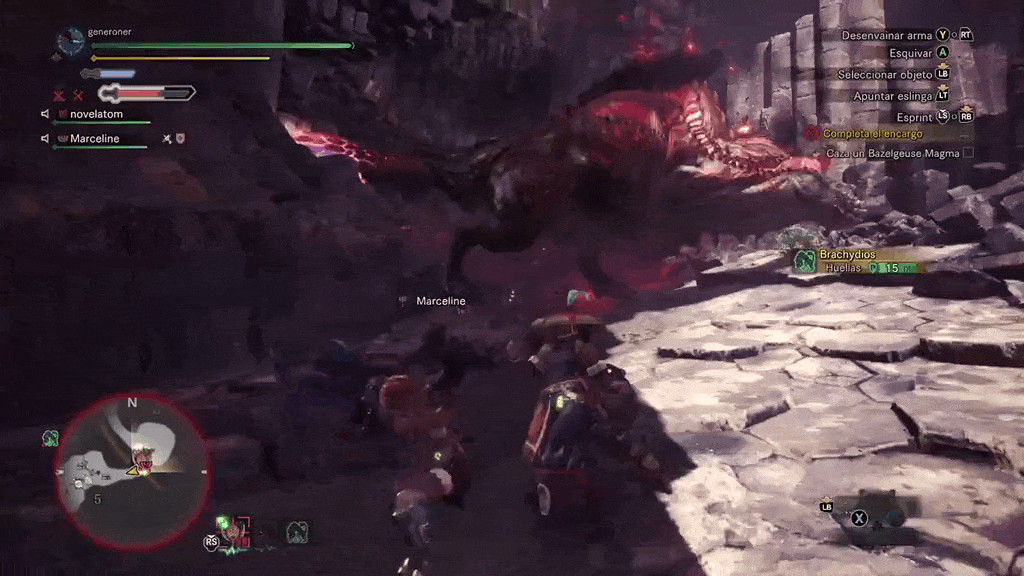Screen dimensions: 1024x576
Task: Open the Completa el encargo objective
Action: point(873,134)
